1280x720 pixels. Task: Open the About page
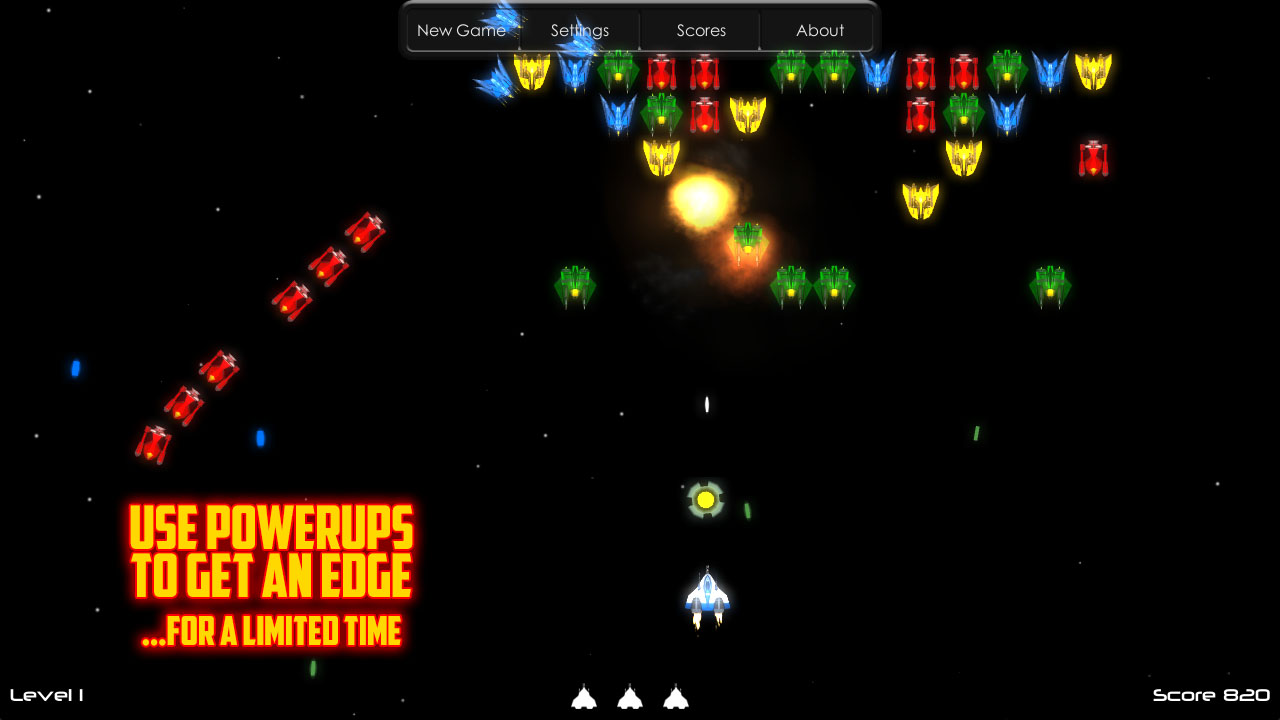[x=820, y=30]
